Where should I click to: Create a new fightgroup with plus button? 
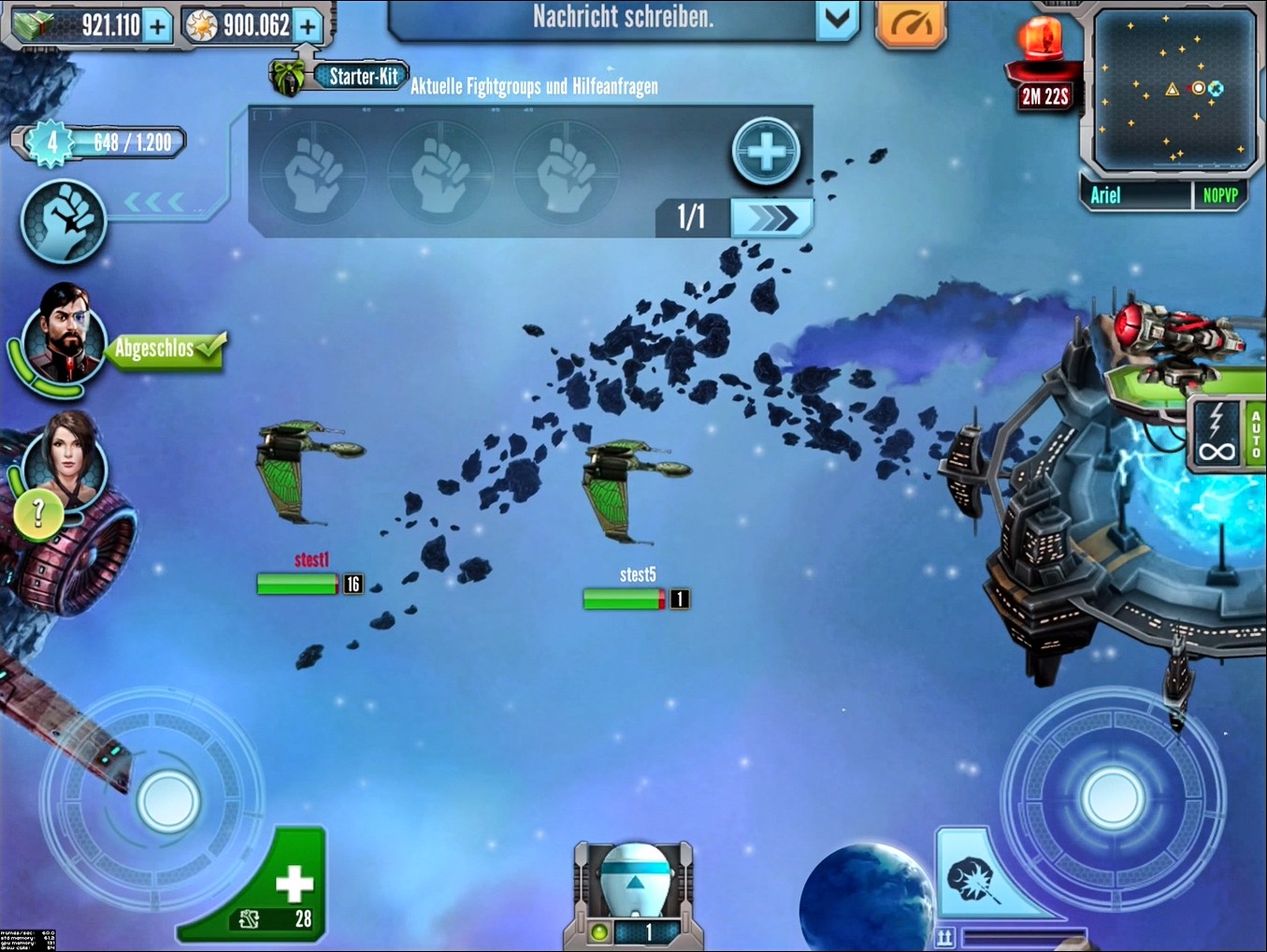[766, 151]
